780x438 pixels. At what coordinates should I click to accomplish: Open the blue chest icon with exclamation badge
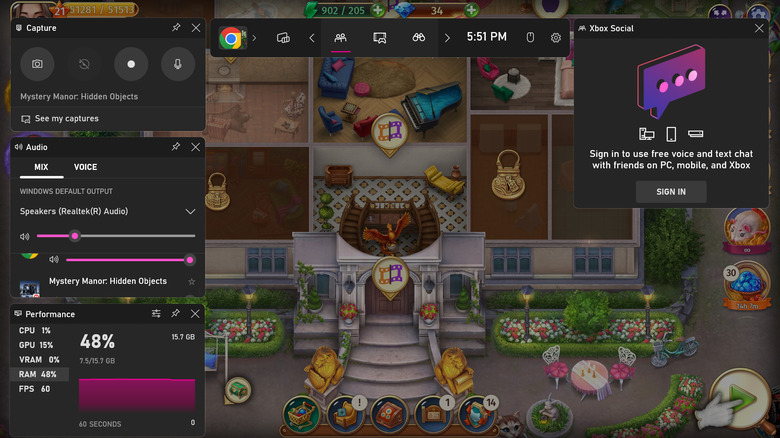click(x=344, y=413)
